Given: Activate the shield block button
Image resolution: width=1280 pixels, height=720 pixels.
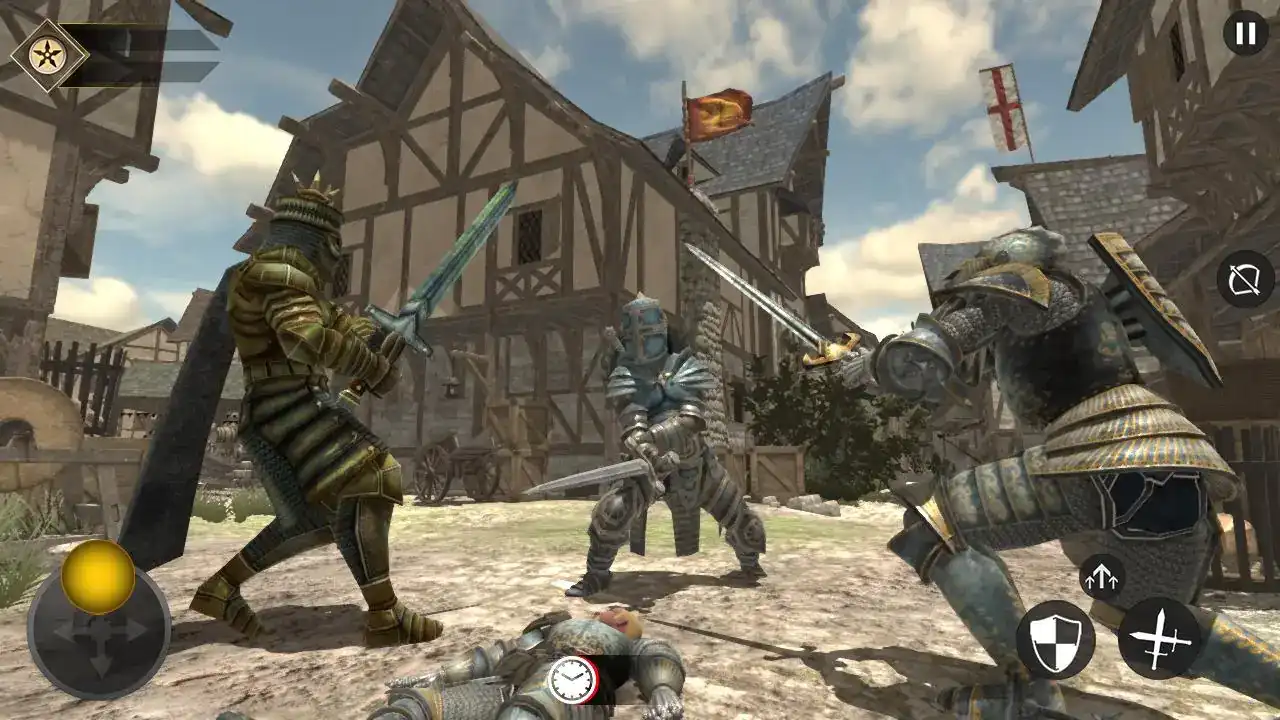Looking at the screenshot, I should click(1055, 640).
